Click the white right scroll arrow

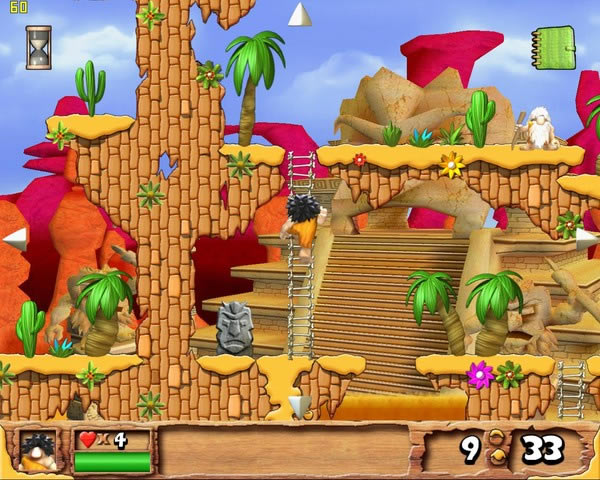586,239
